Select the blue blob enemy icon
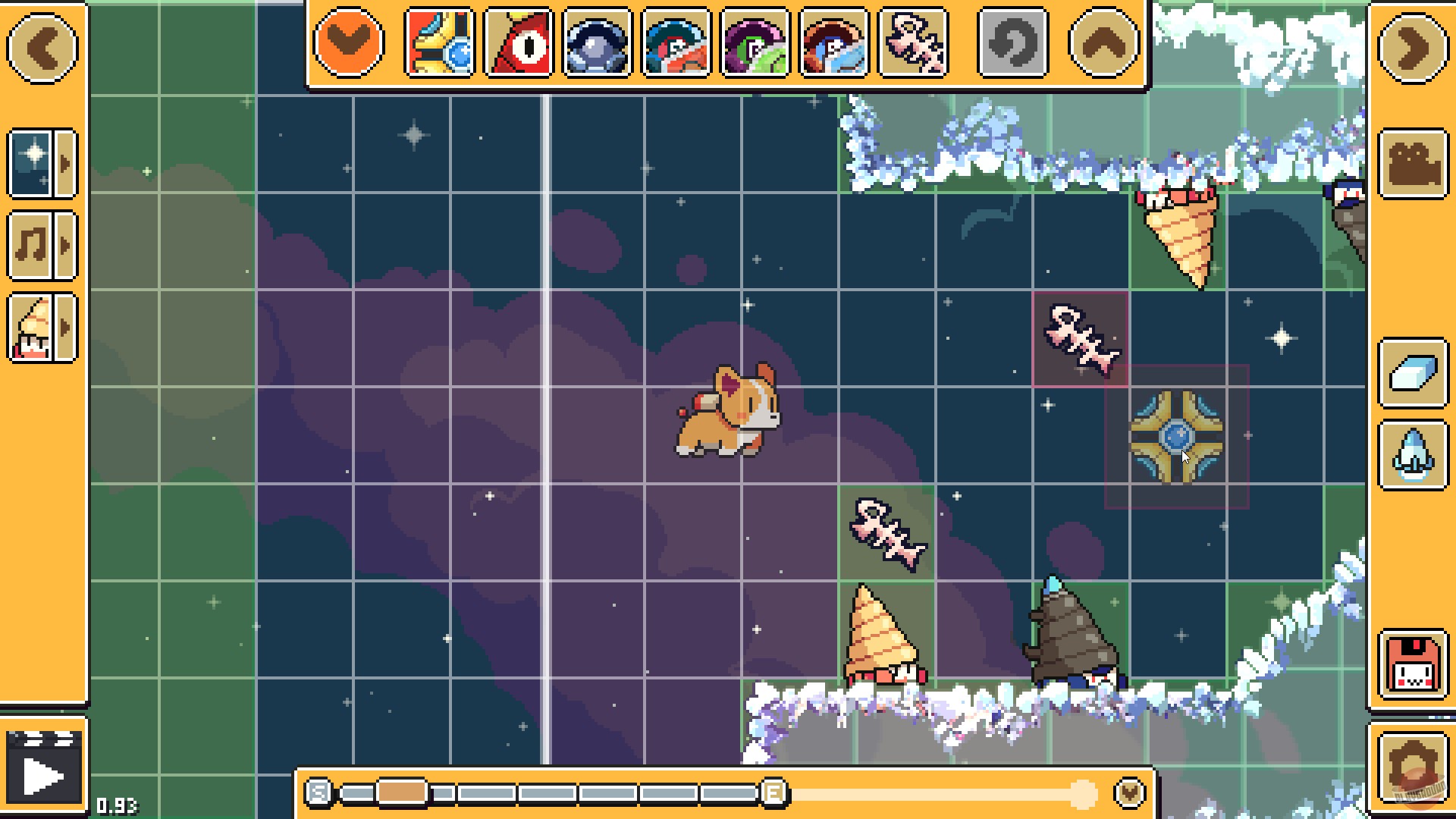 [596, 44]
